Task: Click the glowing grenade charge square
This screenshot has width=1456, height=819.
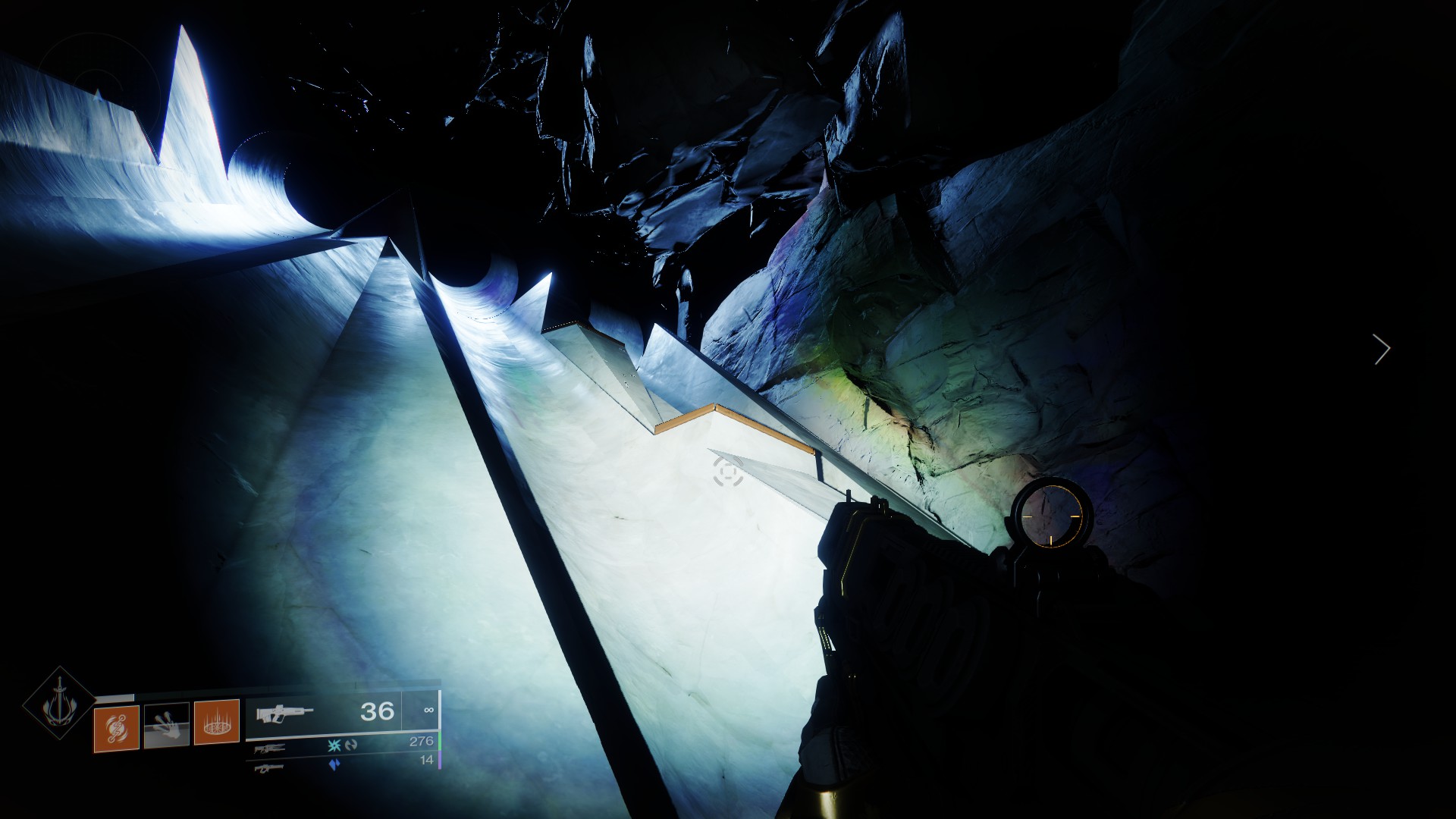Action: point(118,726)
